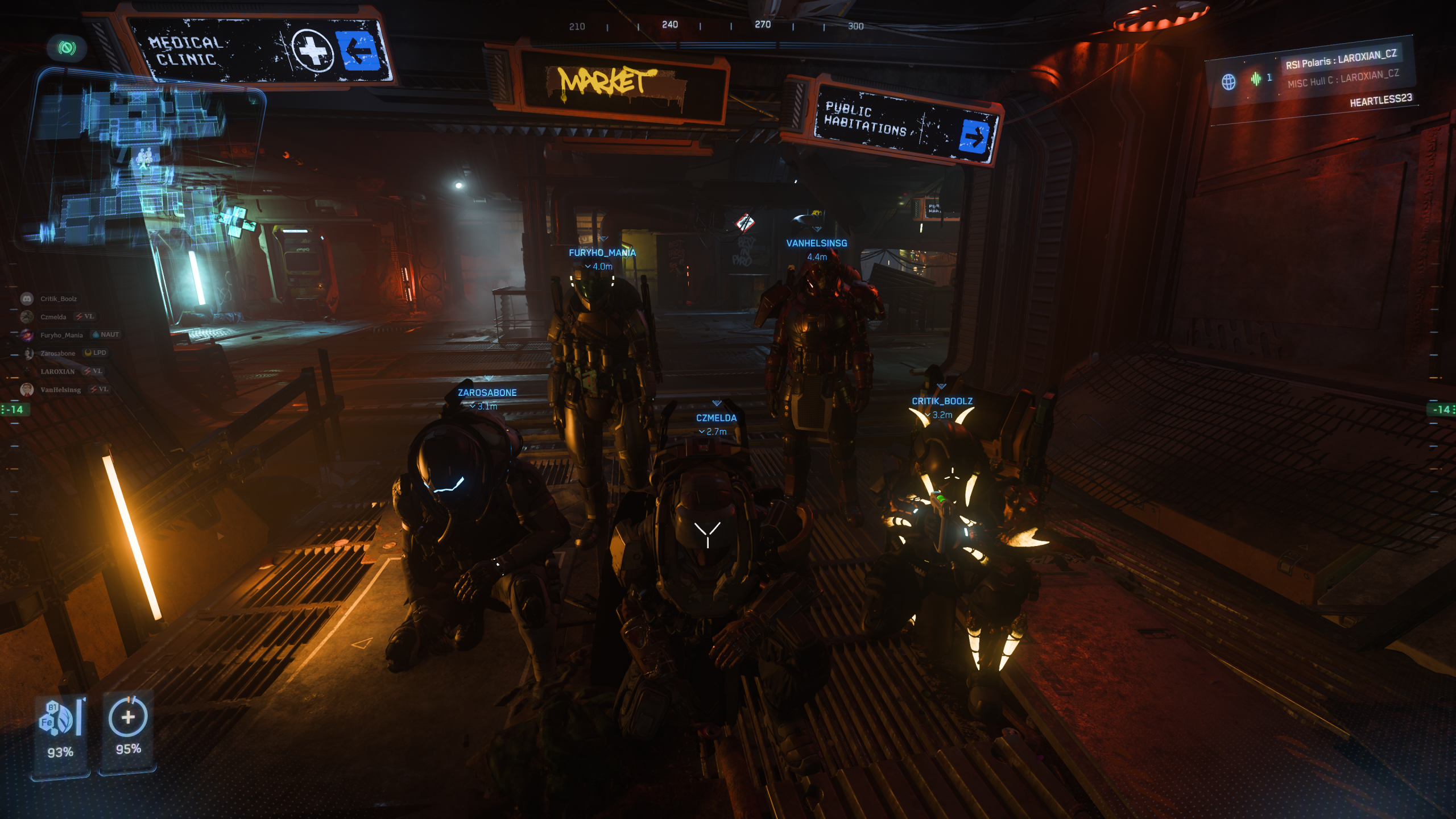This screenshot has height=819, width=1456.
Task: Select Critik_Boolz in the voice overlay list
Action: (58, 299)
